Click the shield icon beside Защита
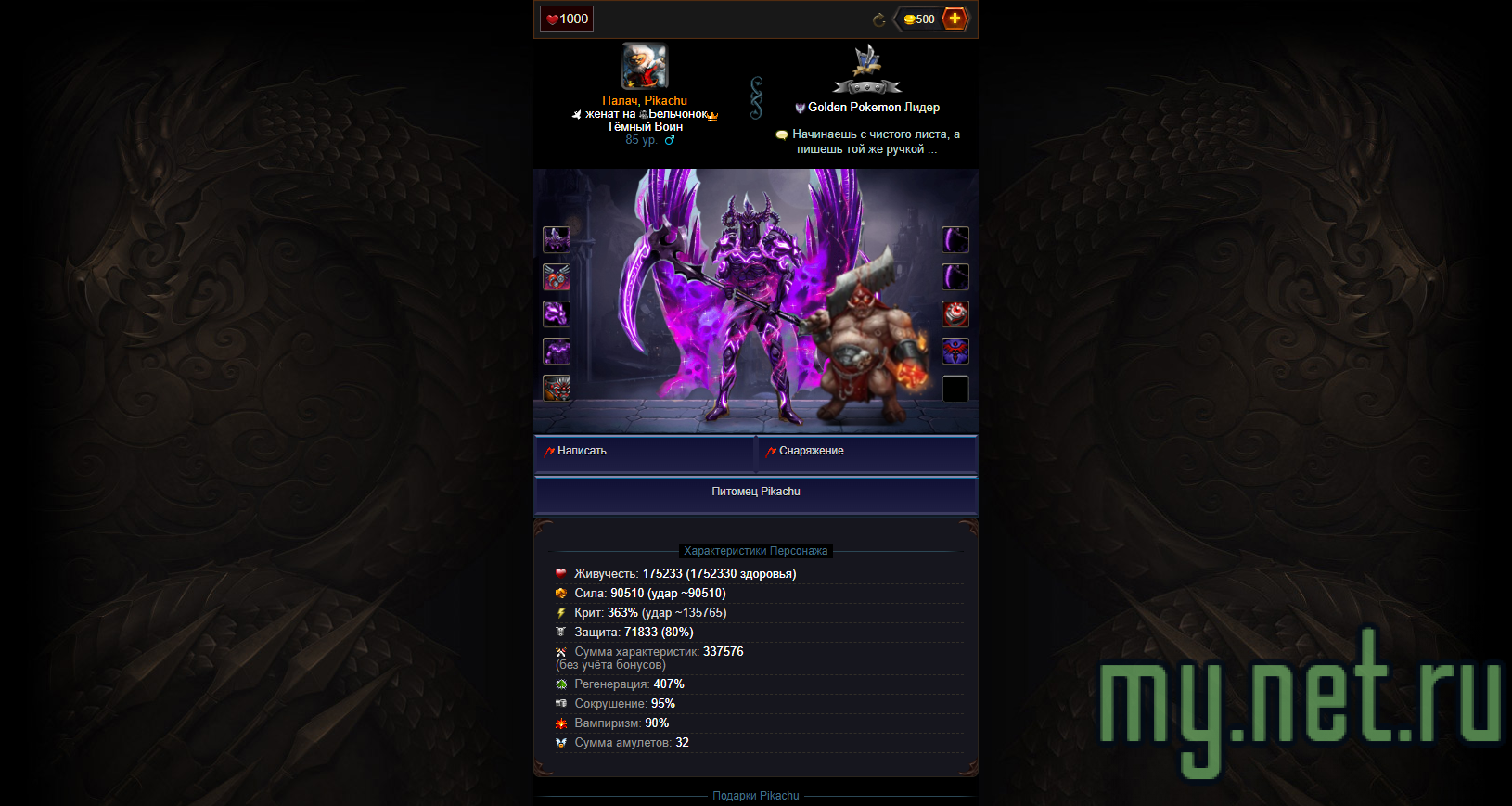This screenshot has height=806, width=1512. (x=561, y=632)
